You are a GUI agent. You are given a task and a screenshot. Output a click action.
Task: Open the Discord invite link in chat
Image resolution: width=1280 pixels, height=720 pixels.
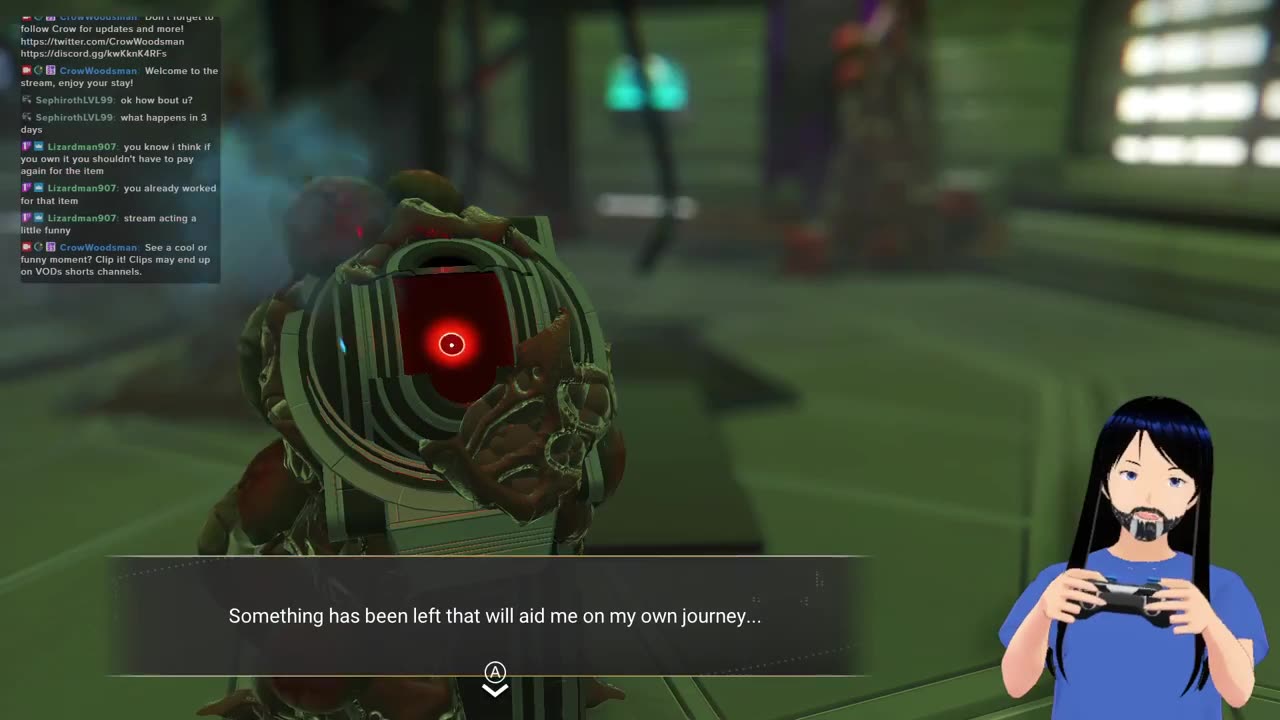[x=93, y=54]
